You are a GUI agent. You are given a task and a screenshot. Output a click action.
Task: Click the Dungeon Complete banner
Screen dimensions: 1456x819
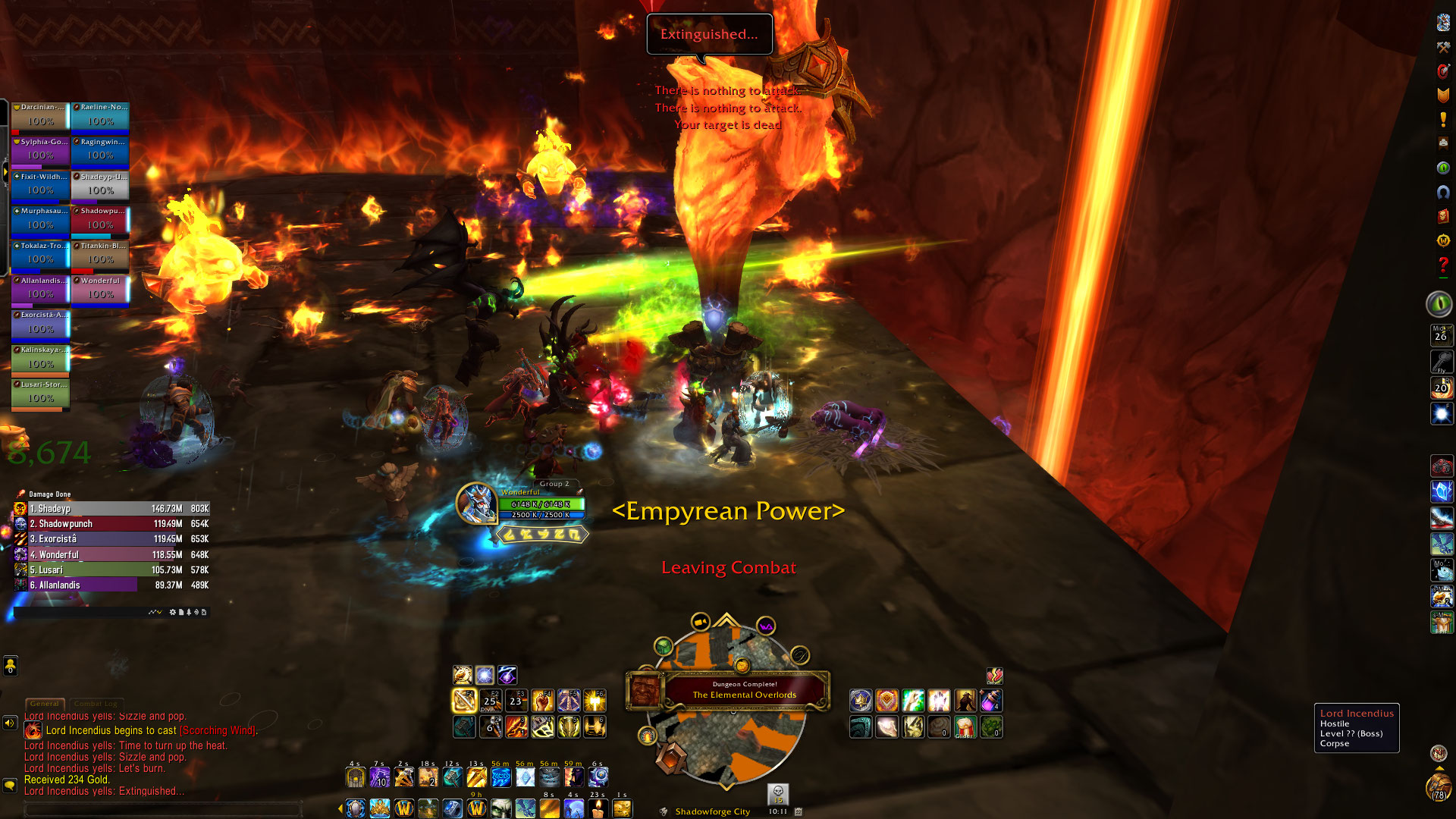(x=744, y=690)
